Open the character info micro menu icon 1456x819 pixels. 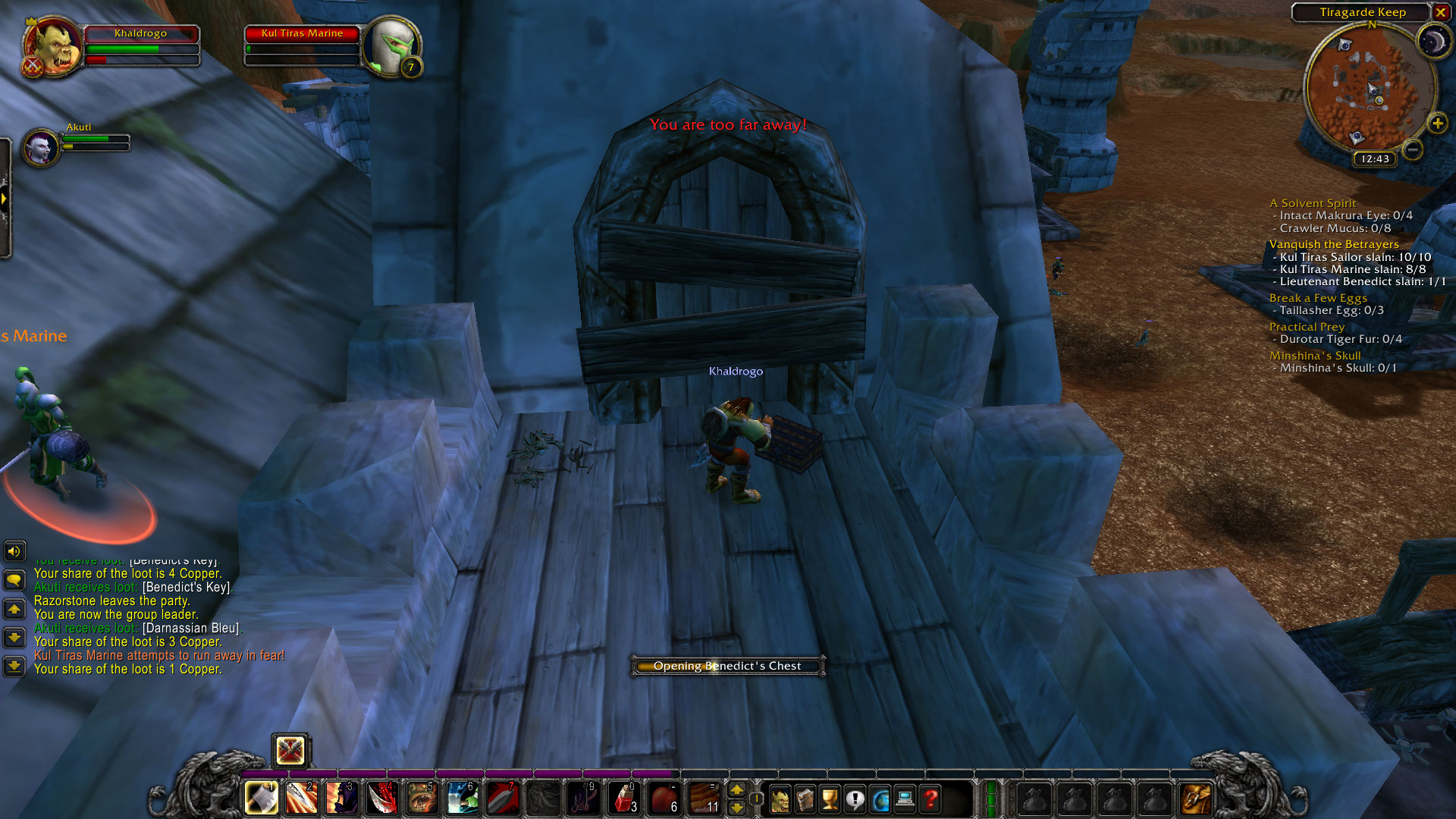coord(781,799)
